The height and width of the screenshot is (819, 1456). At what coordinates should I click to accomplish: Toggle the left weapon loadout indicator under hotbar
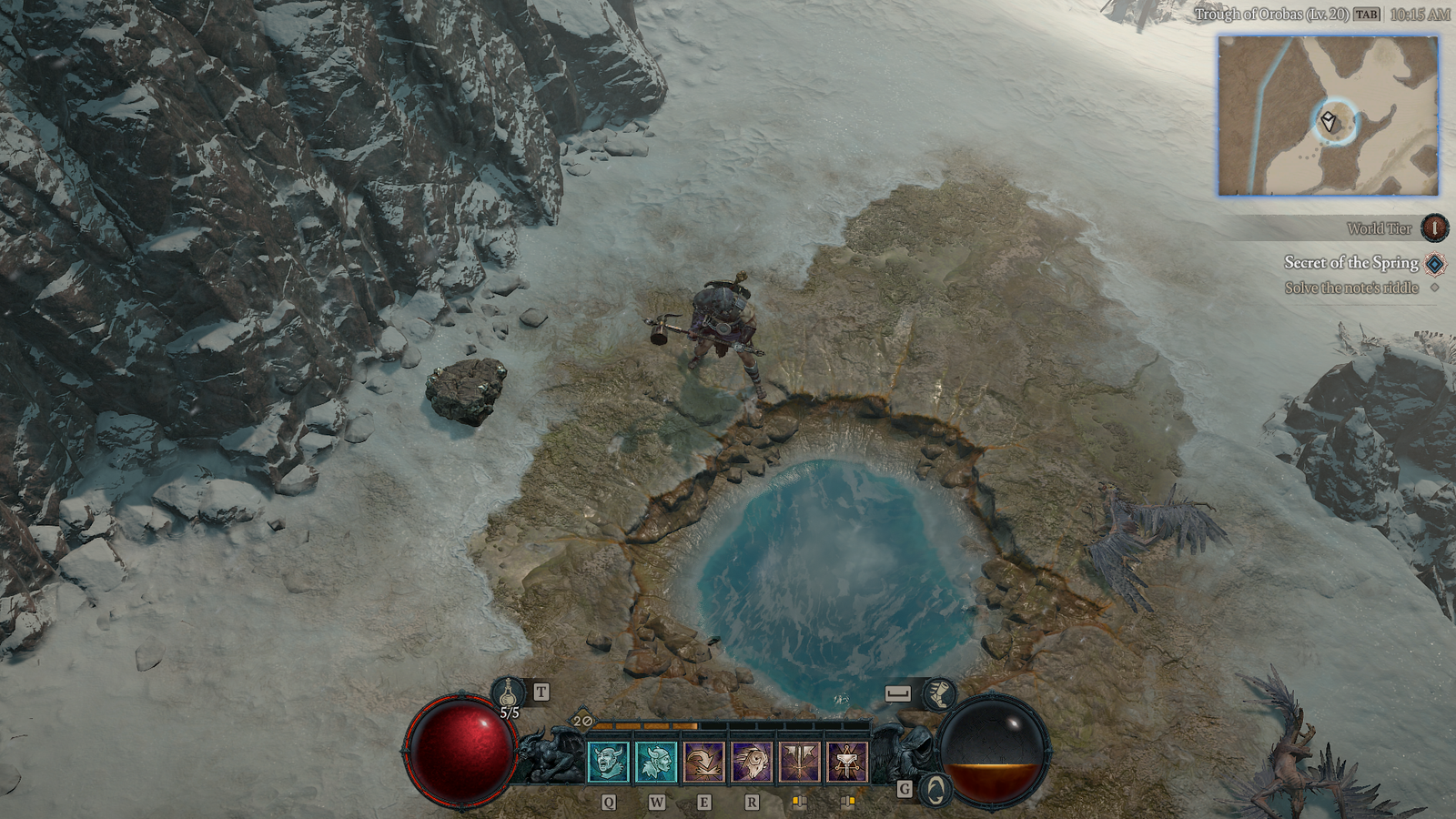(x=801, y=803)
